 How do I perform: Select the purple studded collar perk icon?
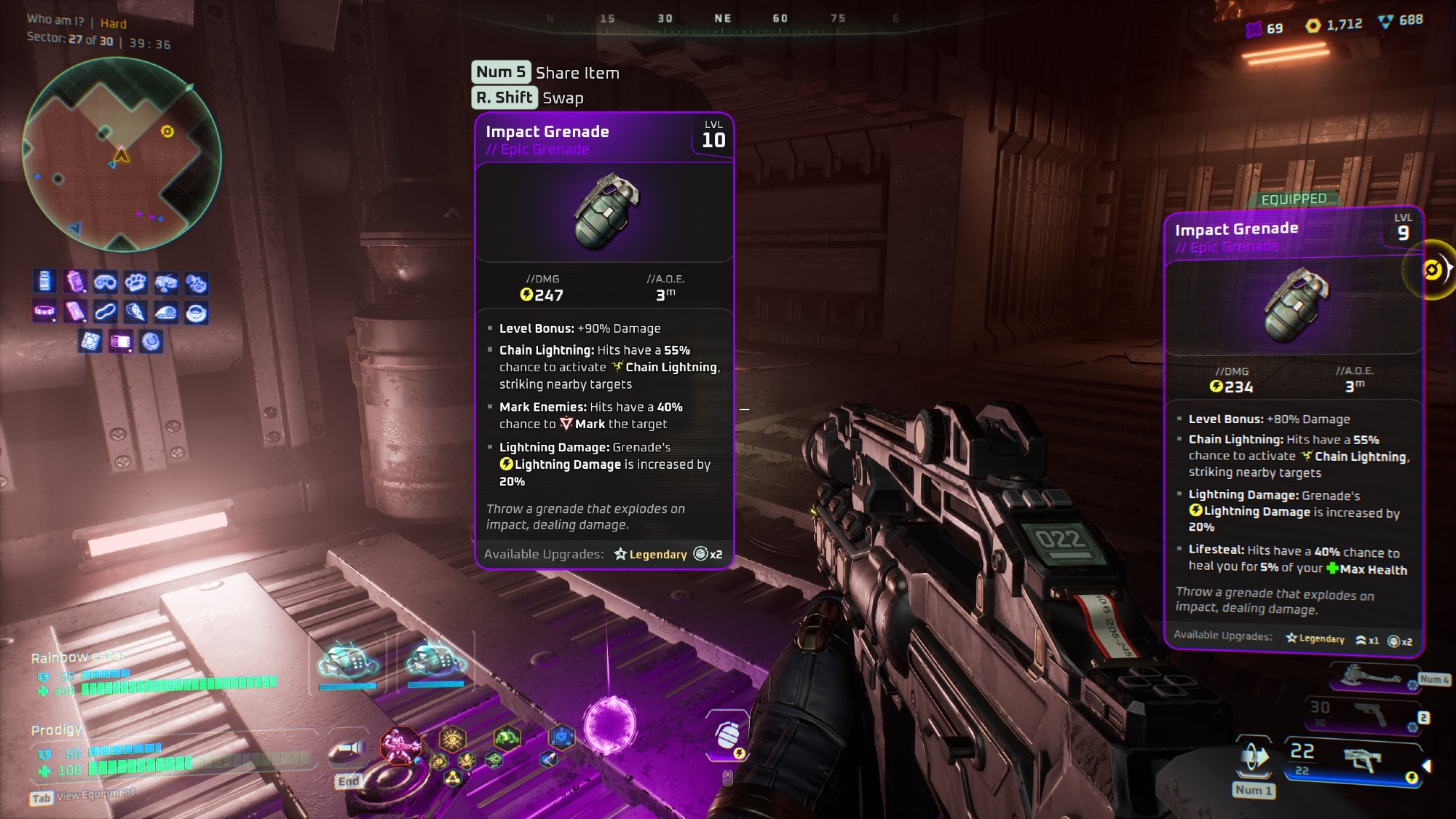click(44, 312)
